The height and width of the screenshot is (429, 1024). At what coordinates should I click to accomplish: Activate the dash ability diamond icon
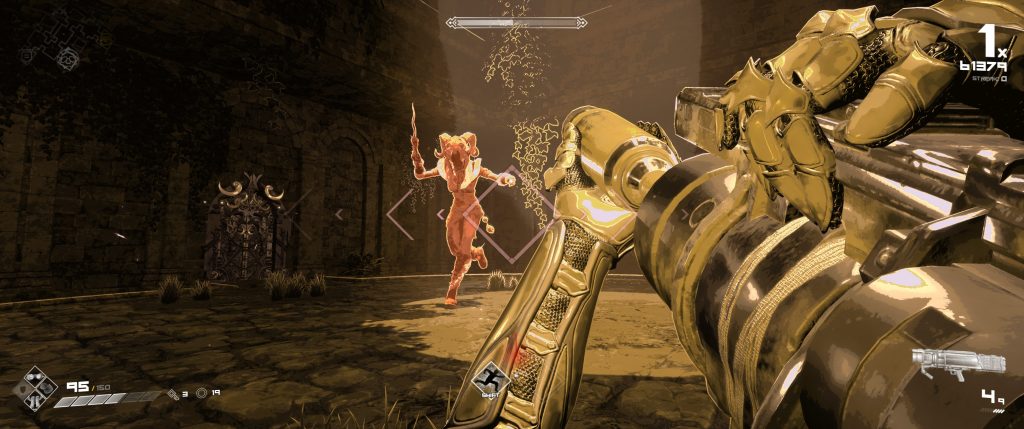491,381
